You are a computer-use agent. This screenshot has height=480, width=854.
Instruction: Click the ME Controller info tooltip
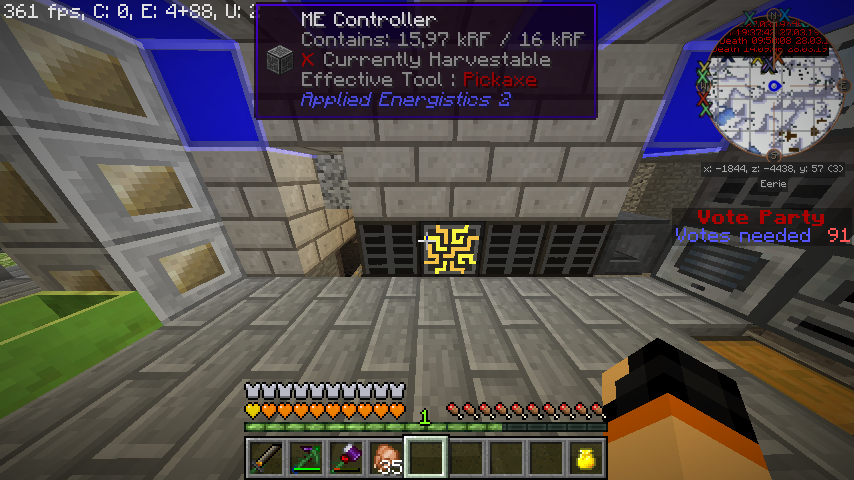point(426,61)
